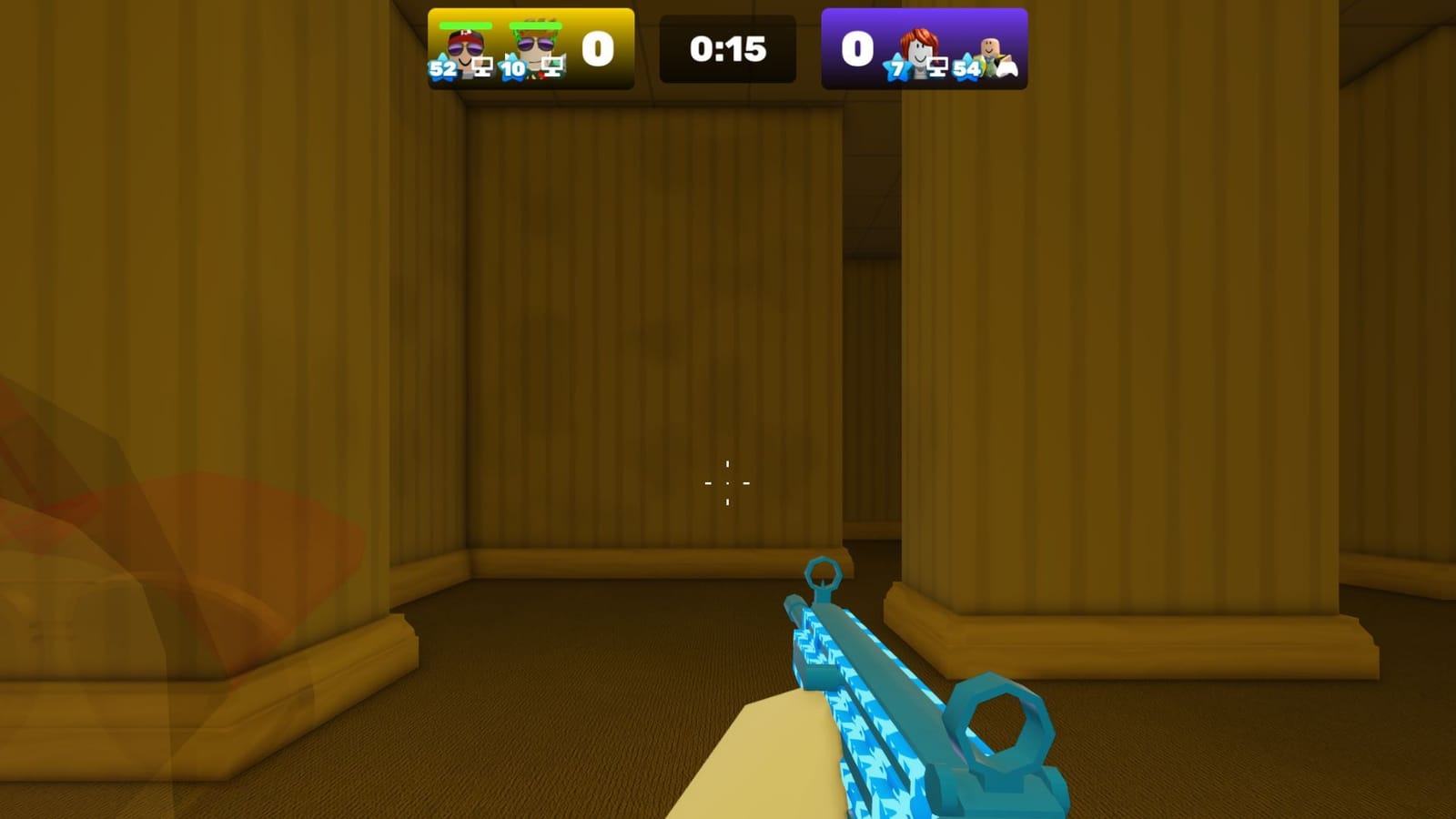Click the monitor icon beside level 7 player
This screenshot has width=1456, height=819.
(x=940, y=65)
